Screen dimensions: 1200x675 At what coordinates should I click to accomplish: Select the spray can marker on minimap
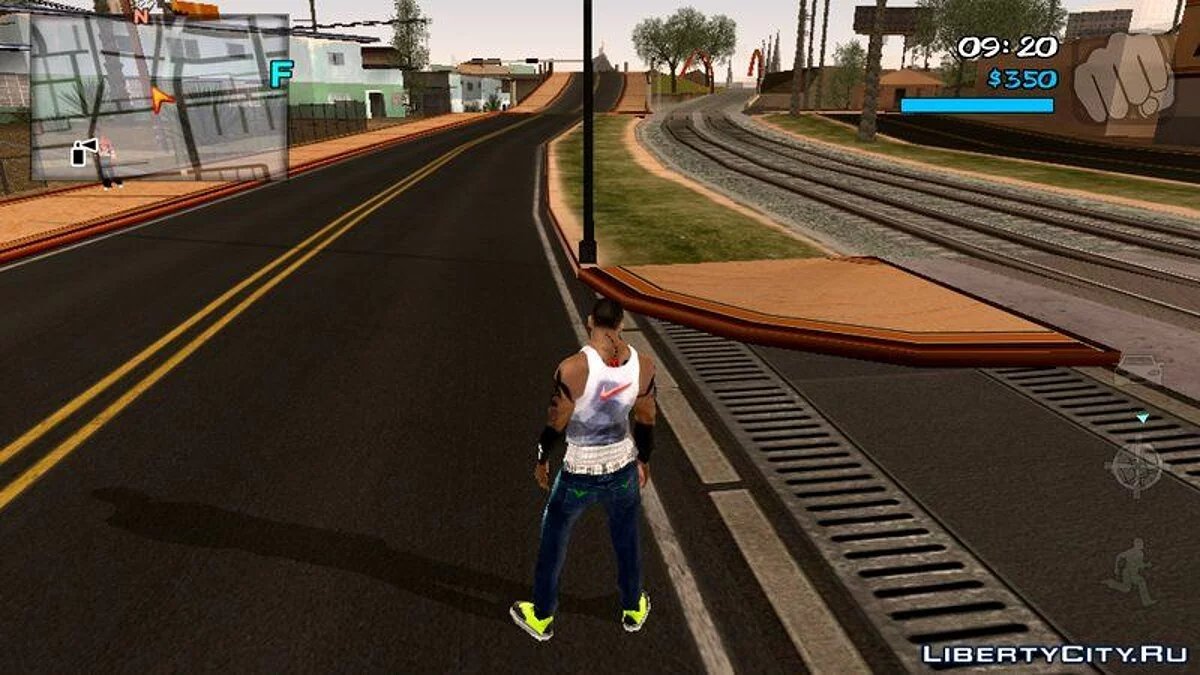(84, 151)
